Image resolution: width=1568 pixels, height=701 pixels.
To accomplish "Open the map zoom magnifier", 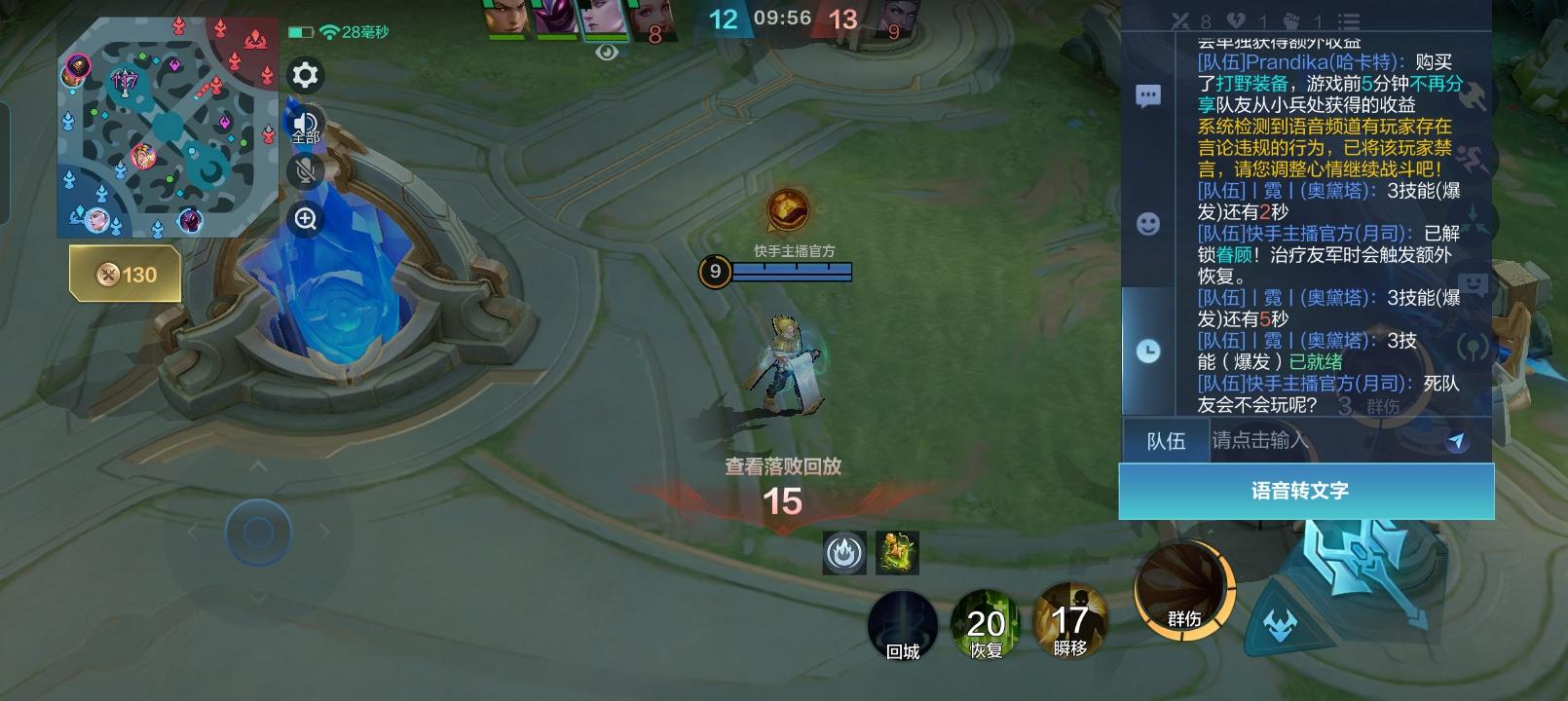I will (x=305, y=219).
